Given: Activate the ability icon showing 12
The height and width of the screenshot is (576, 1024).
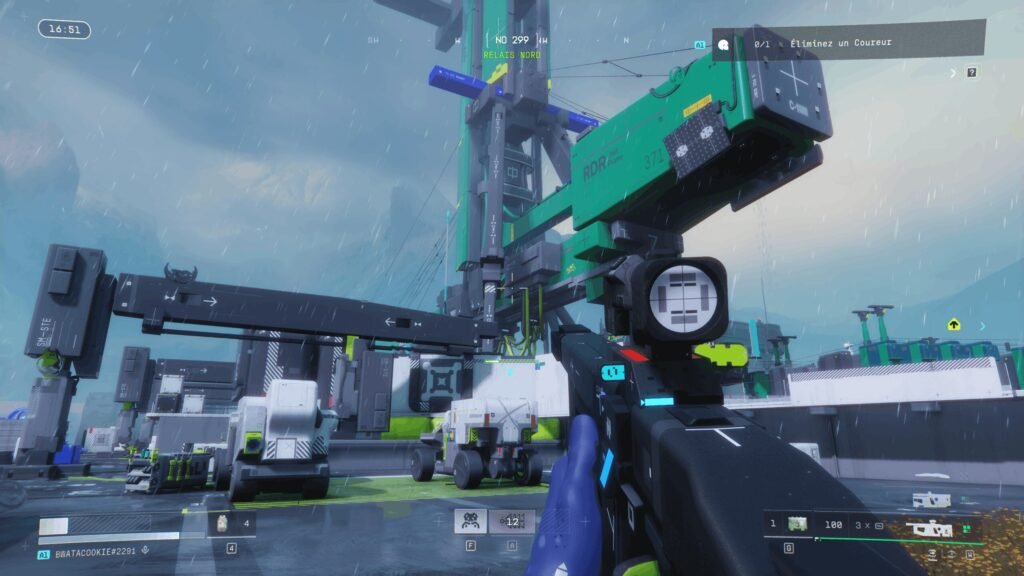Looking at the screenshot, I should pyautogui.click(x=512, y=521).
